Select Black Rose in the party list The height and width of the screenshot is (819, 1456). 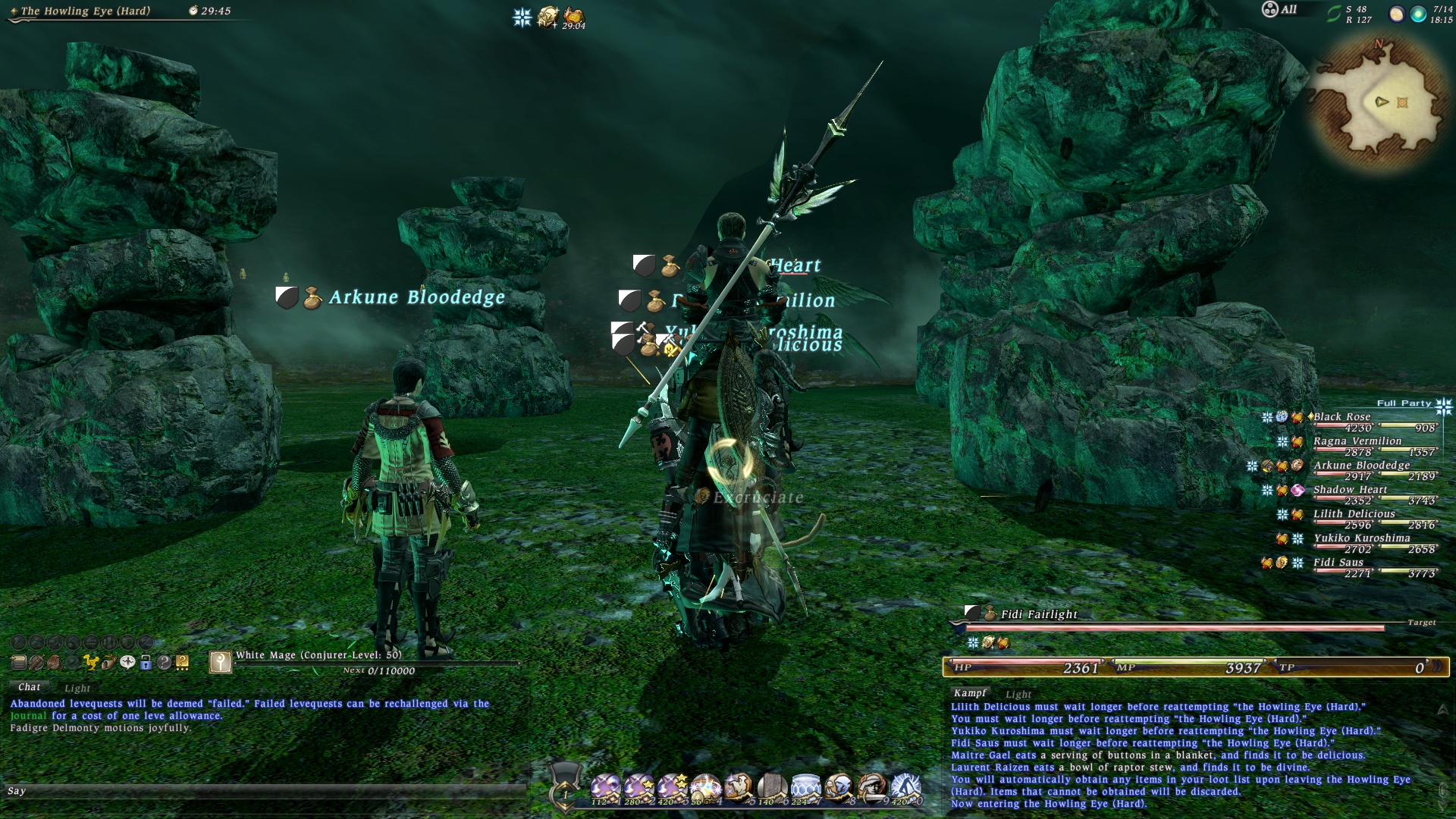coord(1342,417)
